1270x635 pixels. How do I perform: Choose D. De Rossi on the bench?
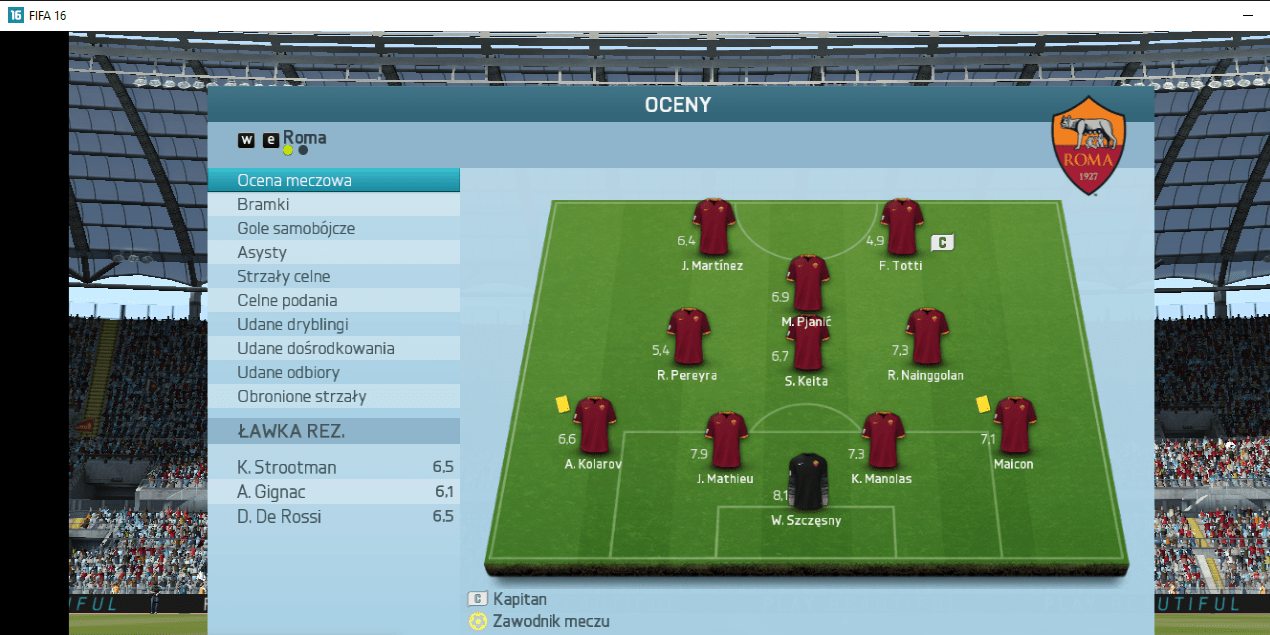click(x=333, y=517)
